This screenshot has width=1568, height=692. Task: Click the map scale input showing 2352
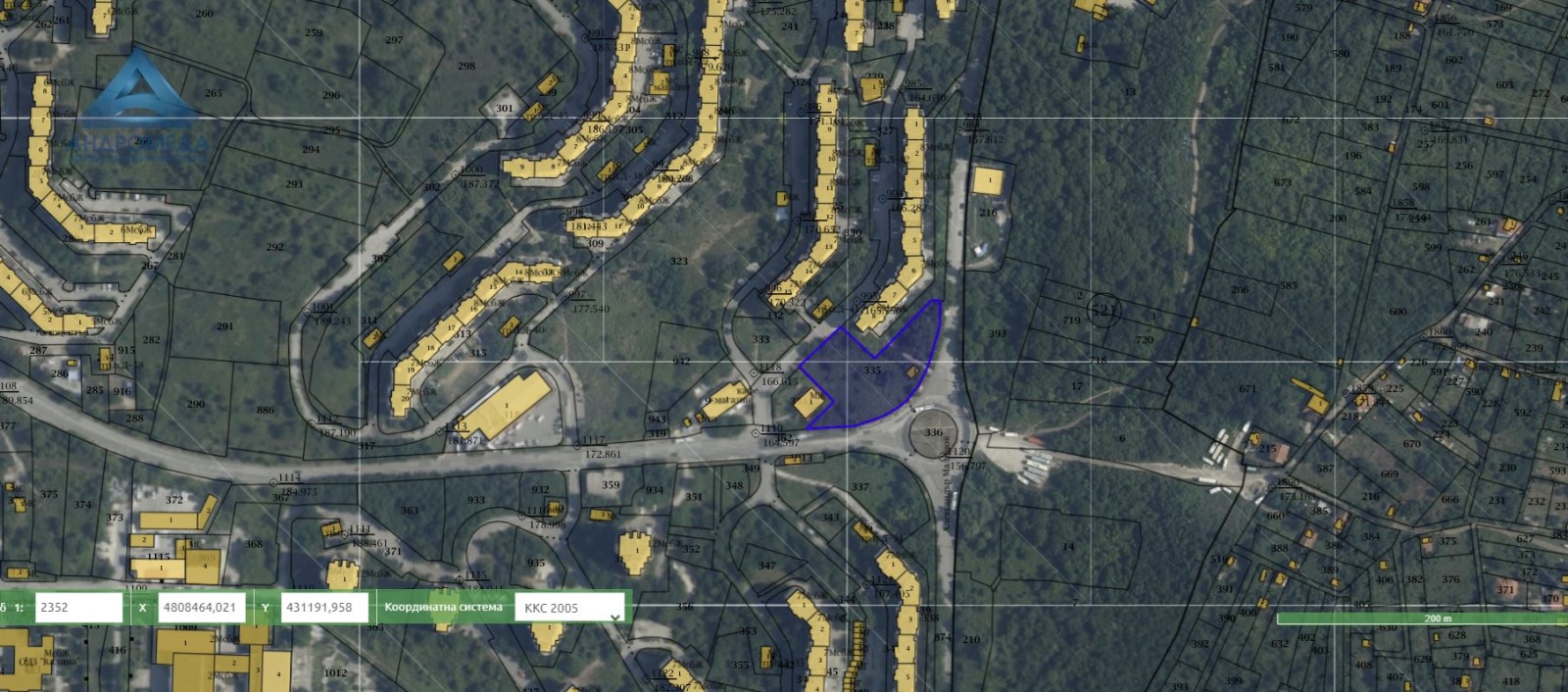(x=78, y=608)
